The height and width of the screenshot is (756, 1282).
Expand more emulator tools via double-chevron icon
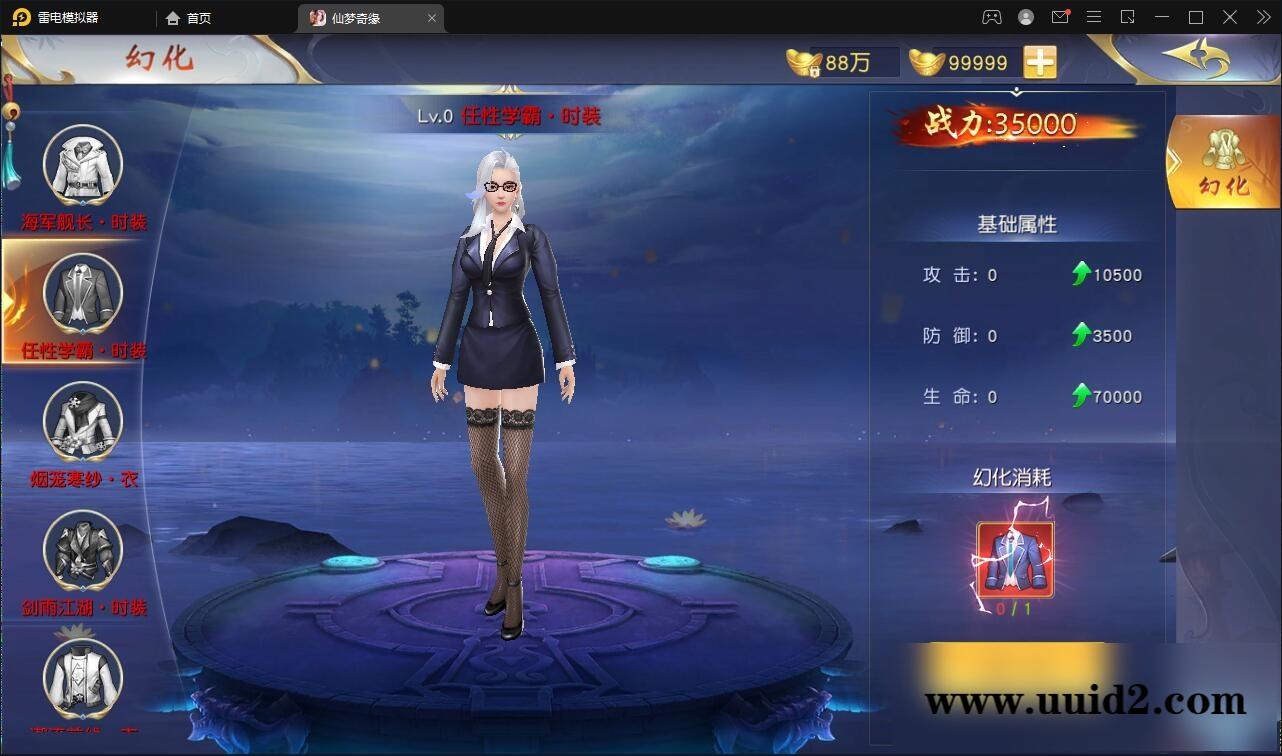coord(1262,17)
